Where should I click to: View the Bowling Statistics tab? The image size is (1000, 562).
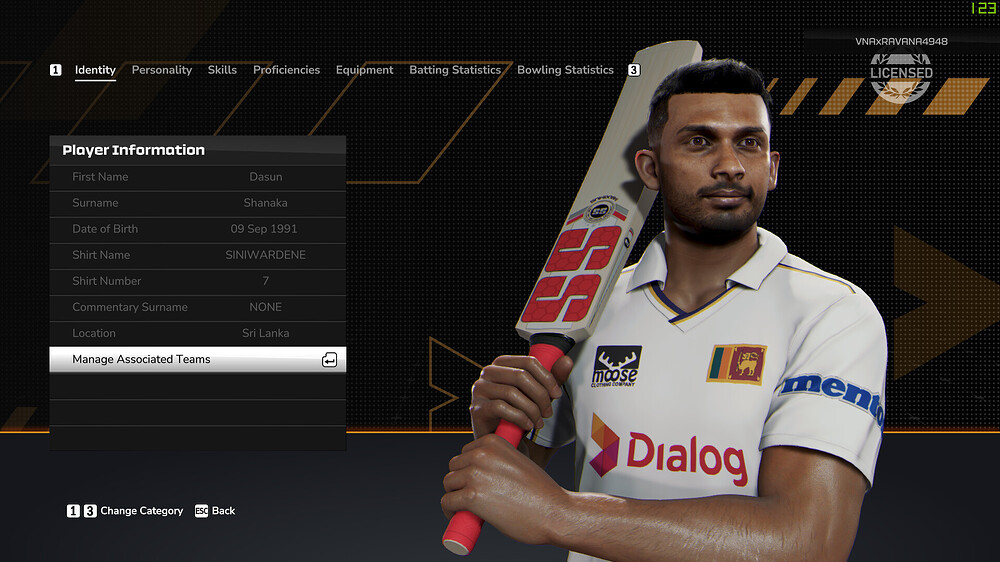pos(565,70)
